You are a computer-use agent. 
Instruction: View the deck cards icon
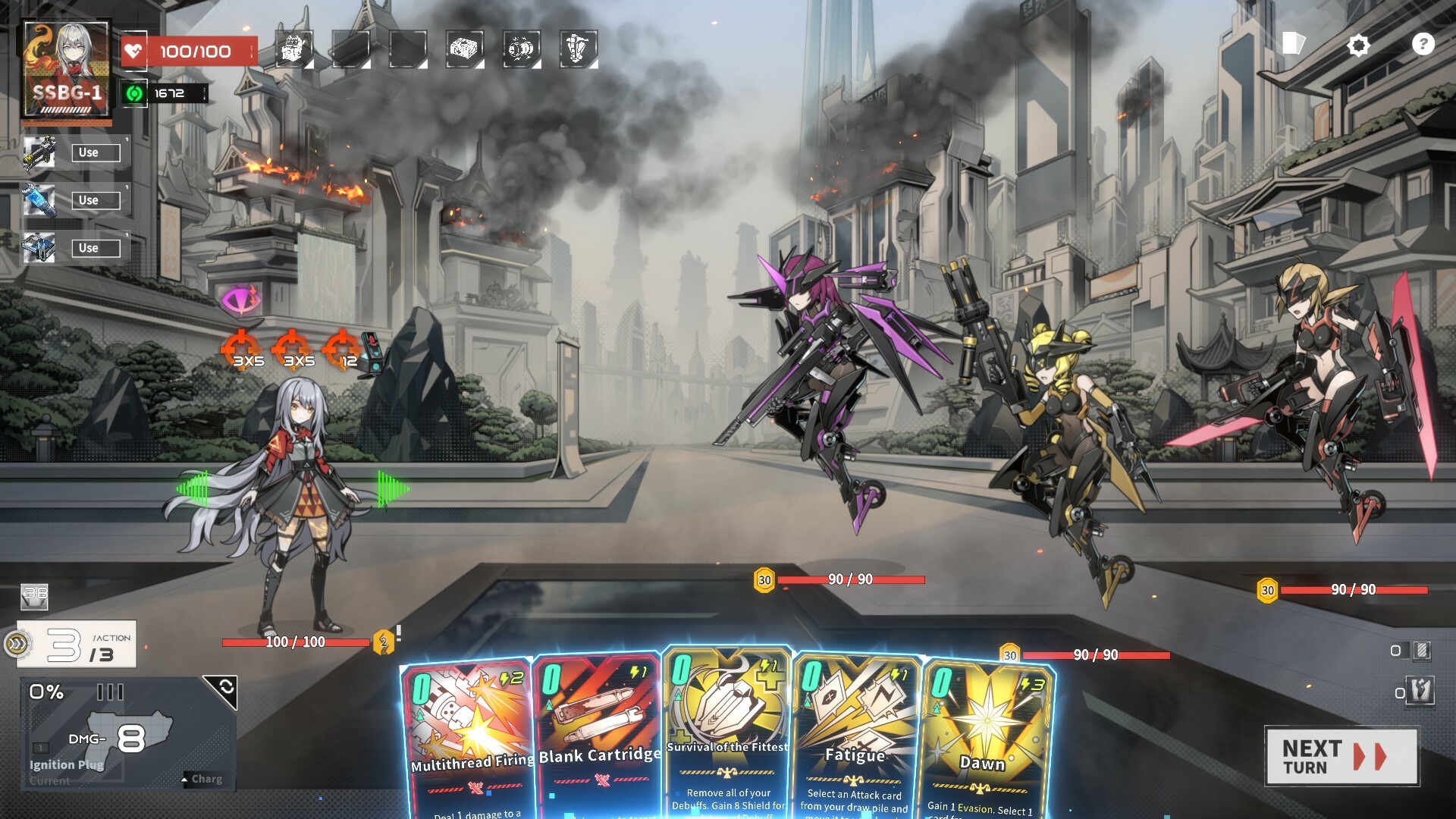click(1293, 44)
